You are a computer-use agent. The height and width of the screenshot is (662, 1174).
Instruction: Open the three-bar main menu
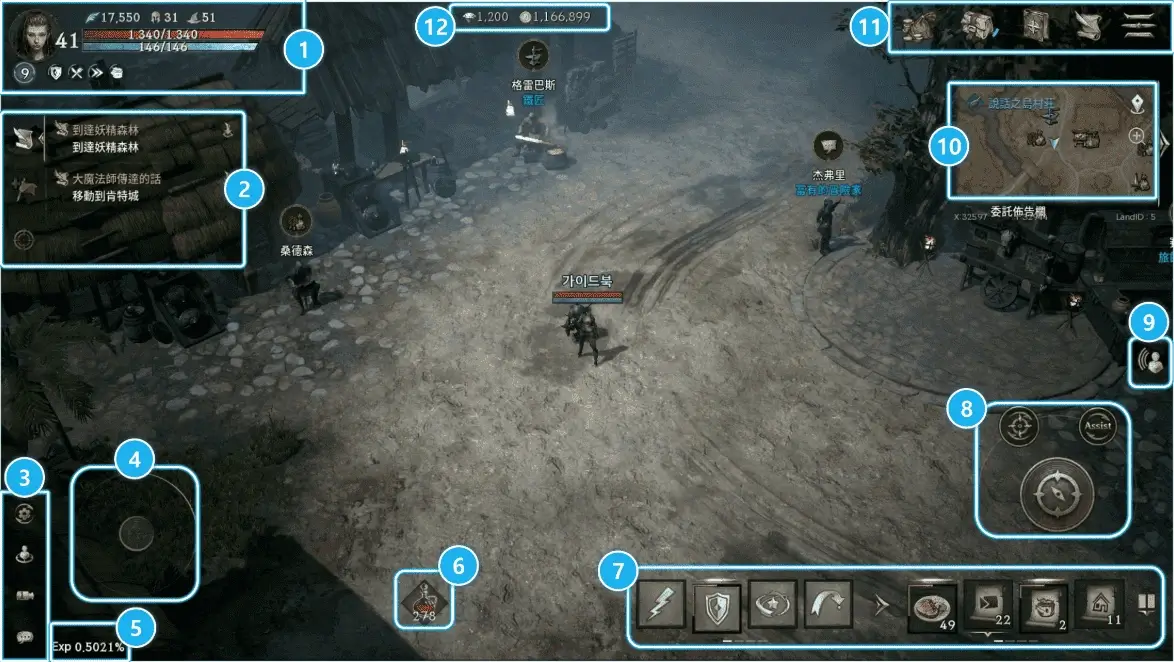point(1138,26)
